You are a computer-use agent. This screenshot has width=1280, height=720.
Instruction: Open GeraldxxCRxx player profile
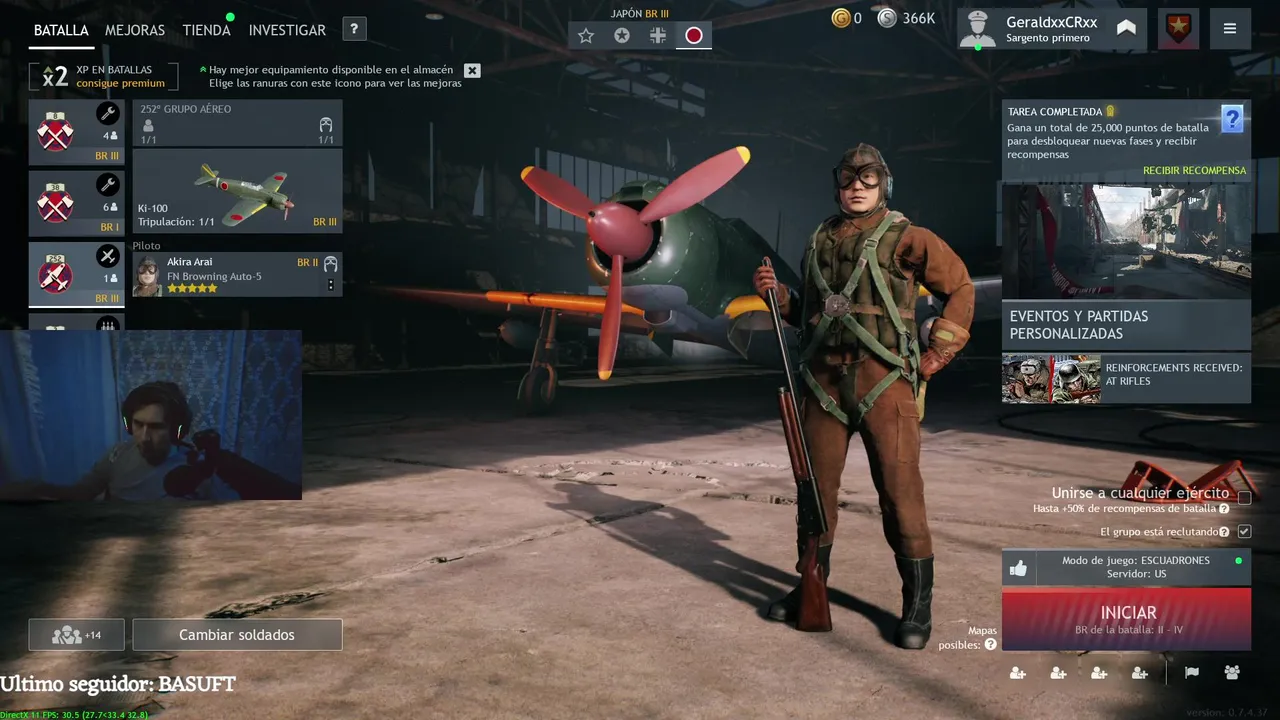tap(1050, 29)
